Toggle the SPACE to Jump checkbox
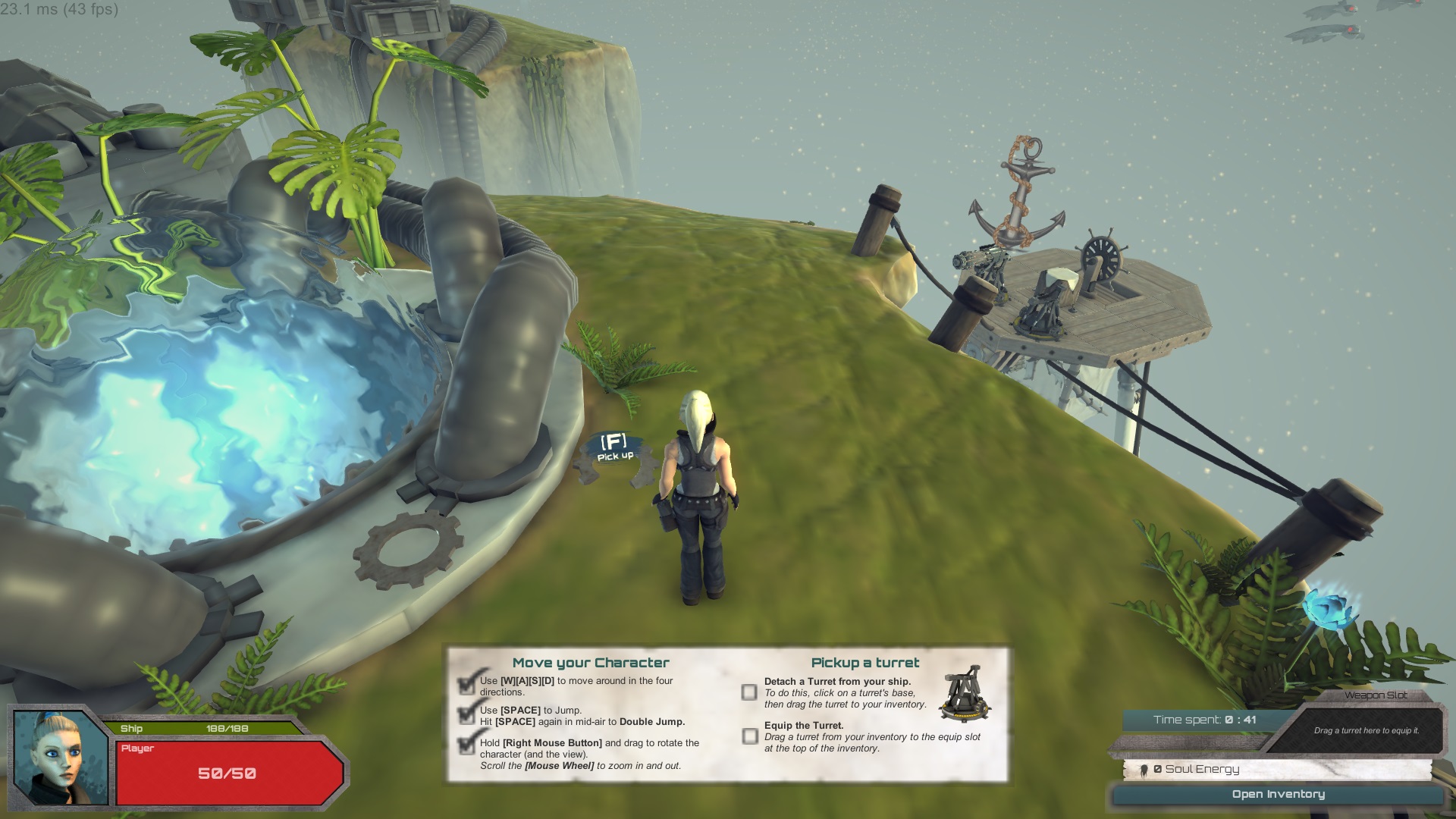1456x819 pixels. pos(467,714)
